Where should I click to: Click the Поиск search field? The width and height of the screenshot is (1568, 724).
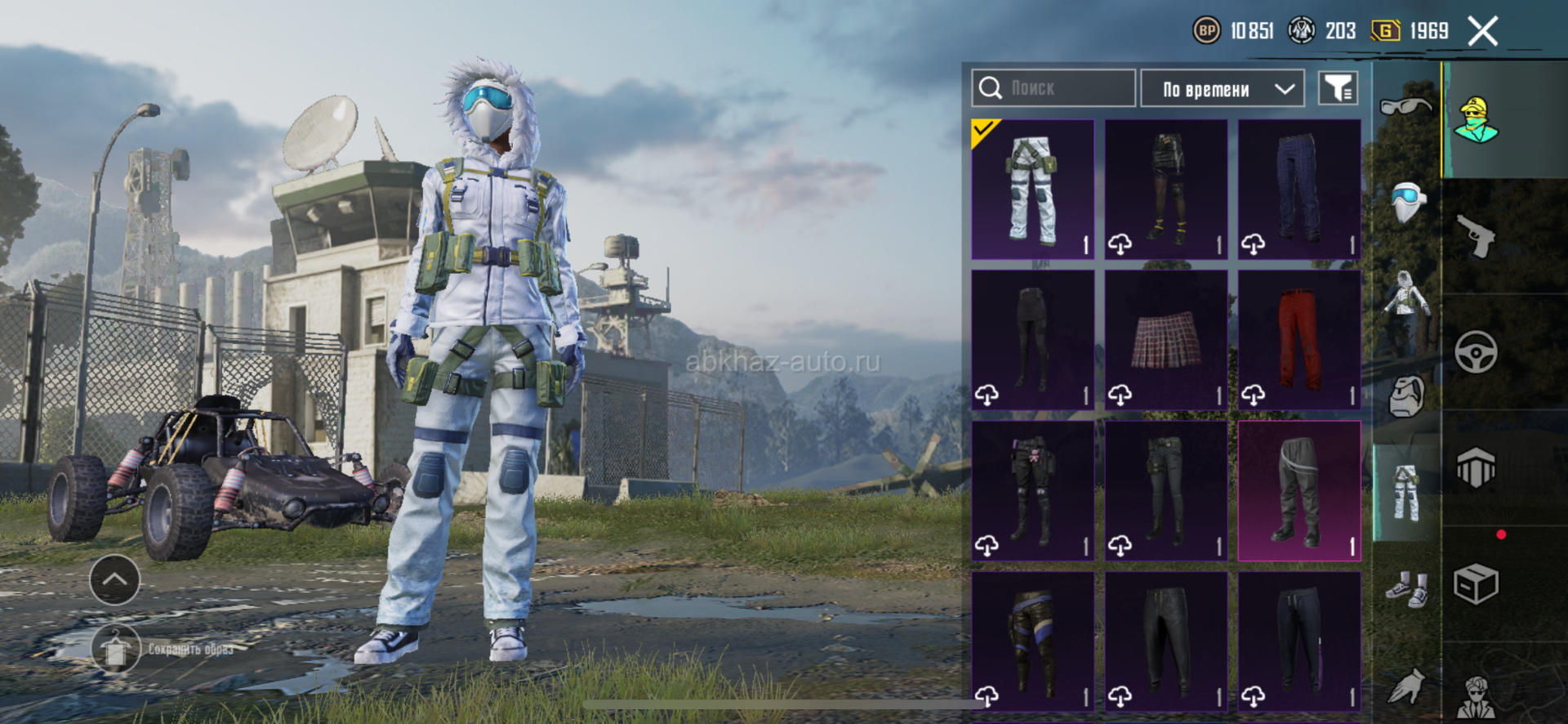(x=1053, y=88)
